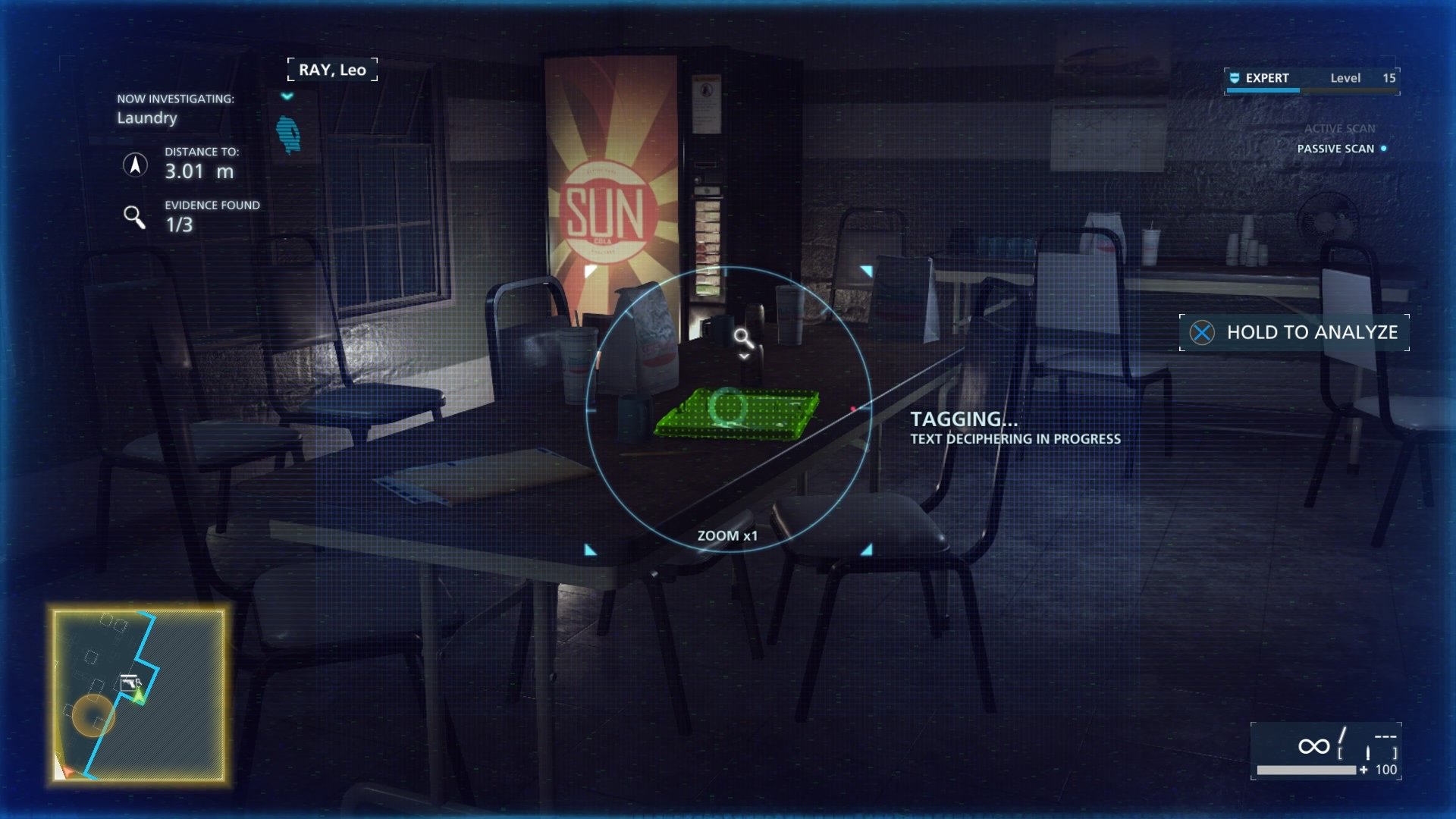The height and width of the screenshot is (819, 1456).
Task: Click the compass distance arrow icon
Action: (136, 164)
